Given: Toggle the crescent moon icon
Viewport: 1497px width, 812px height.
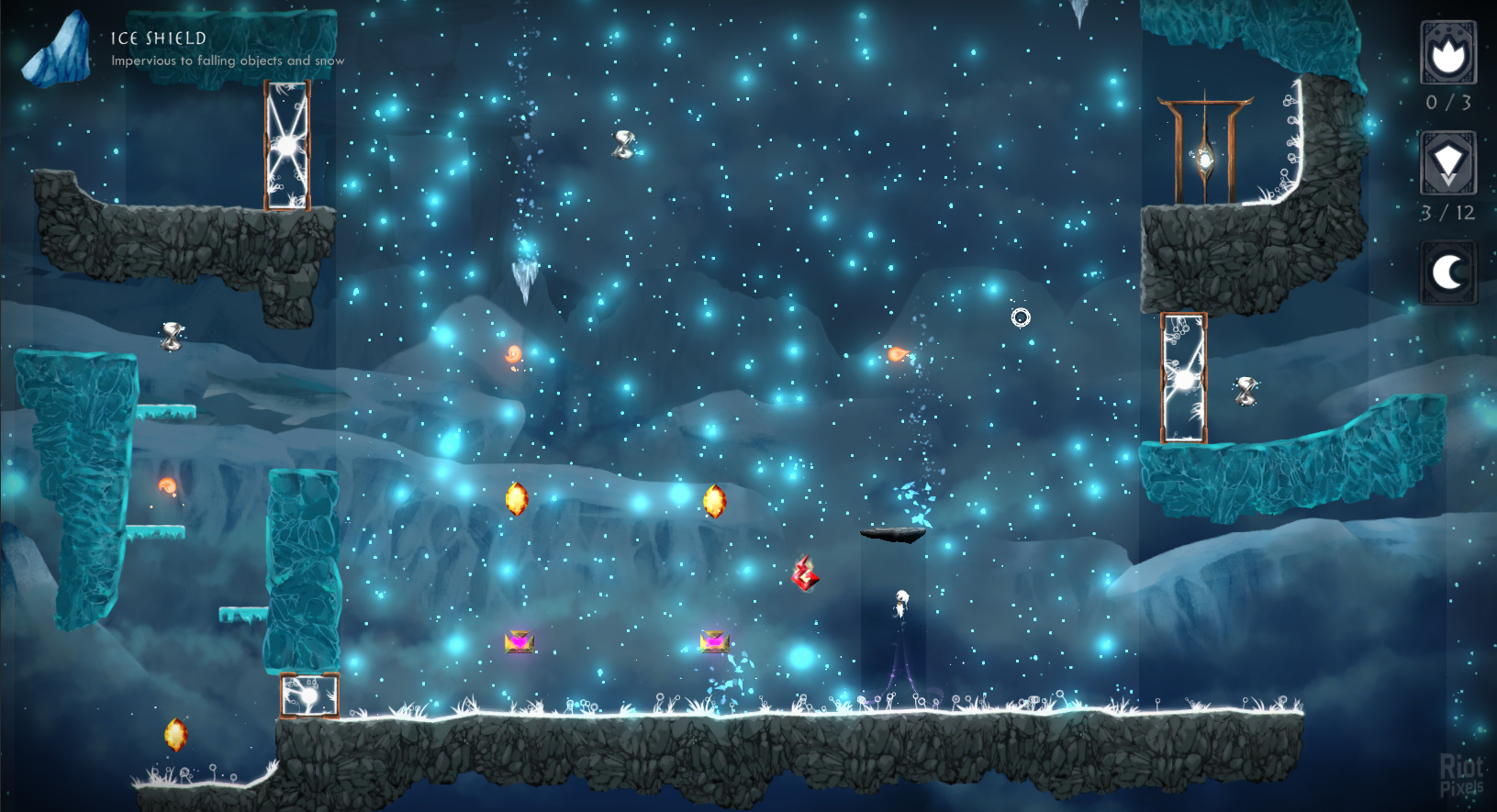Looking at the screenshot, I should click(1448, 273).
